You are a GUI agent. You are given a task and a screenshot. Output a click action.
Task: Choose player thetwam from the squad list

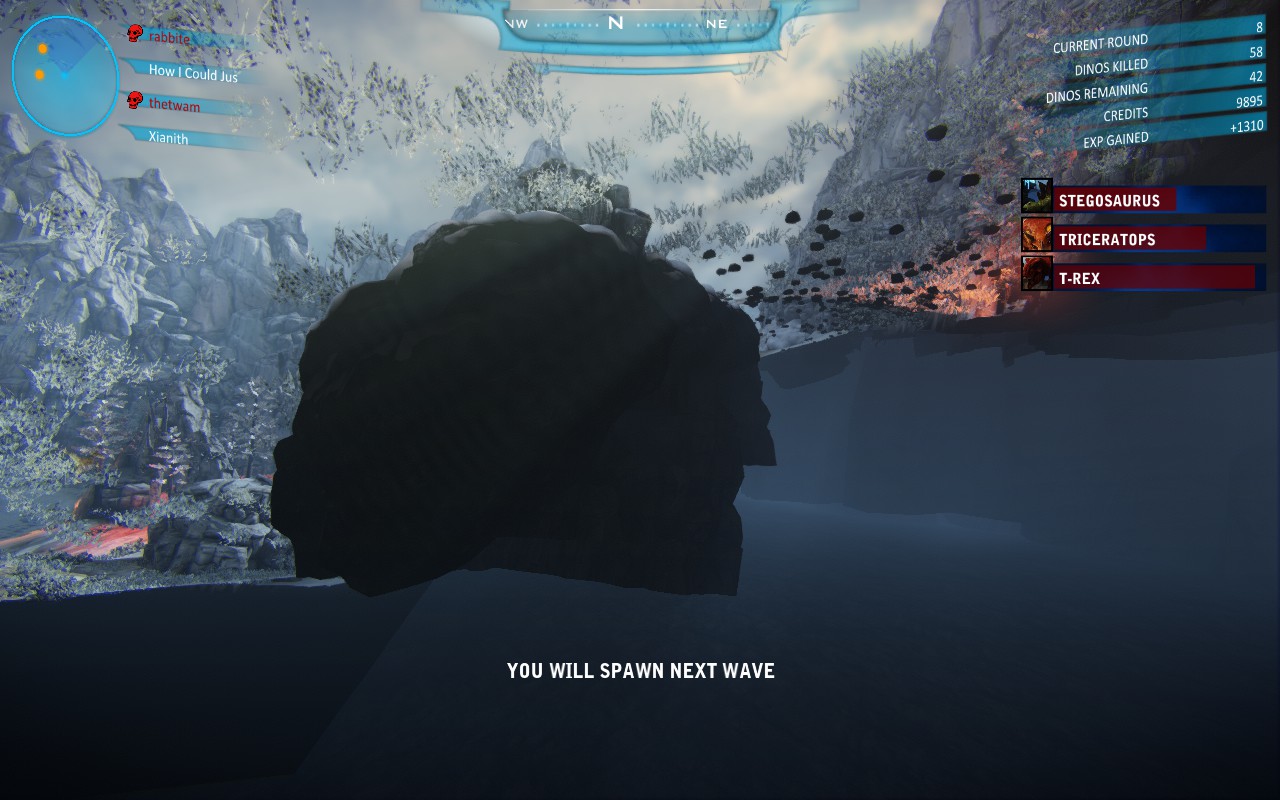tap(174, 105)
